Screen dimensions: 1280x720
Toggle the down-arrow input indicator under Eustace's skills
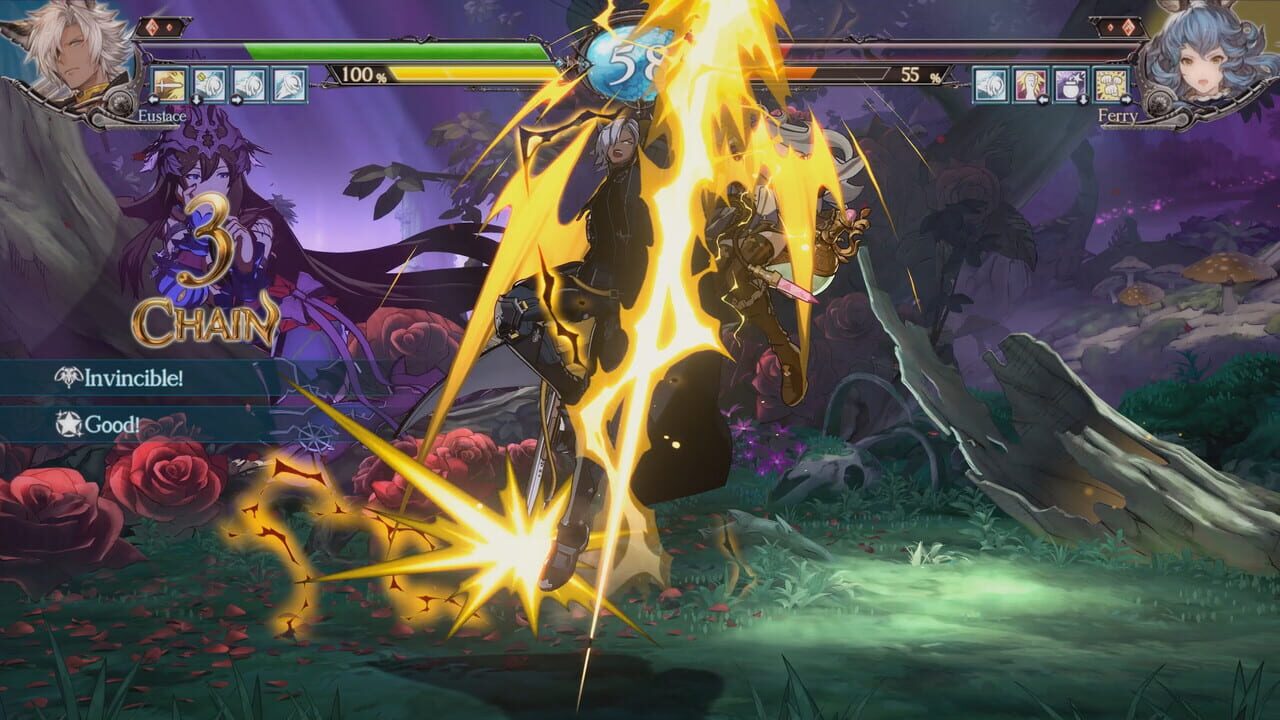tap(196, 99)
